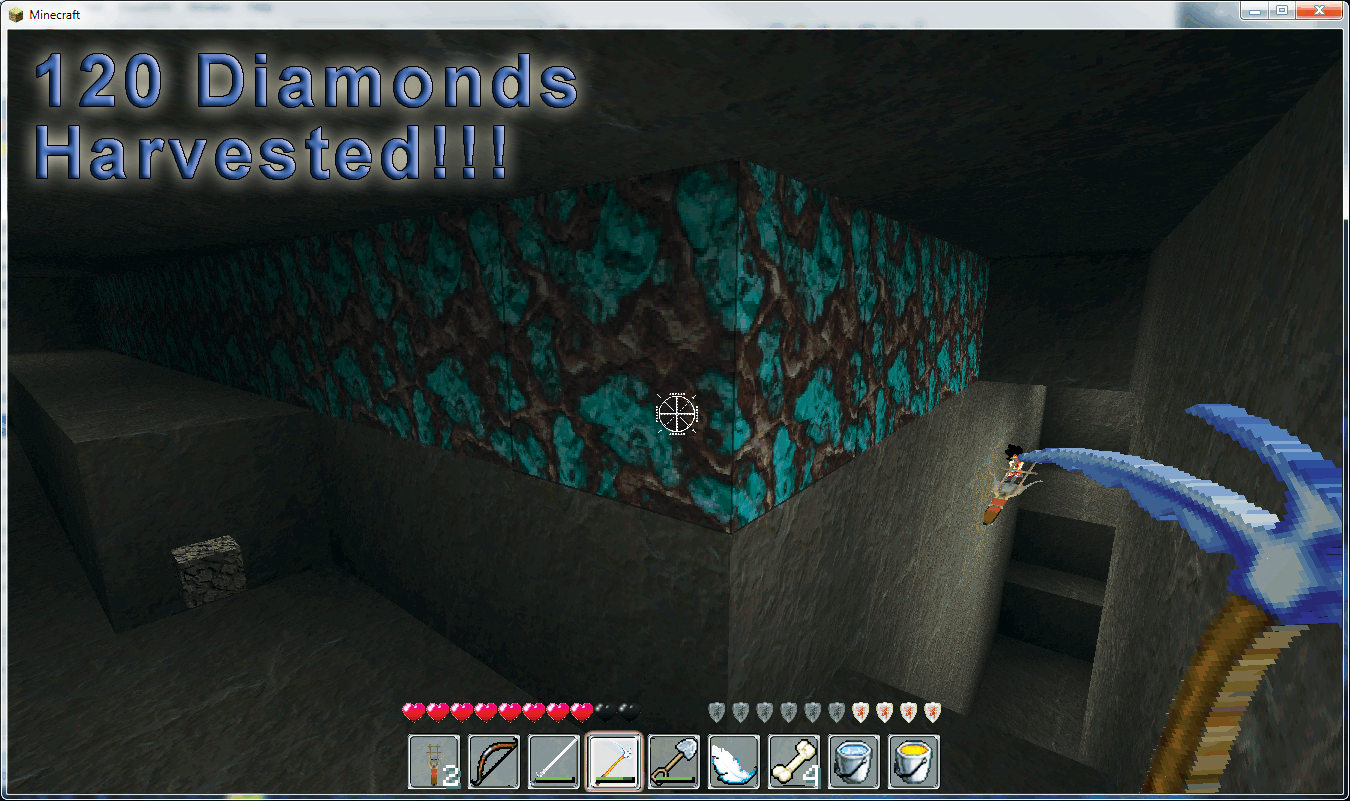Choose the white feather slot

pos(734,762)
